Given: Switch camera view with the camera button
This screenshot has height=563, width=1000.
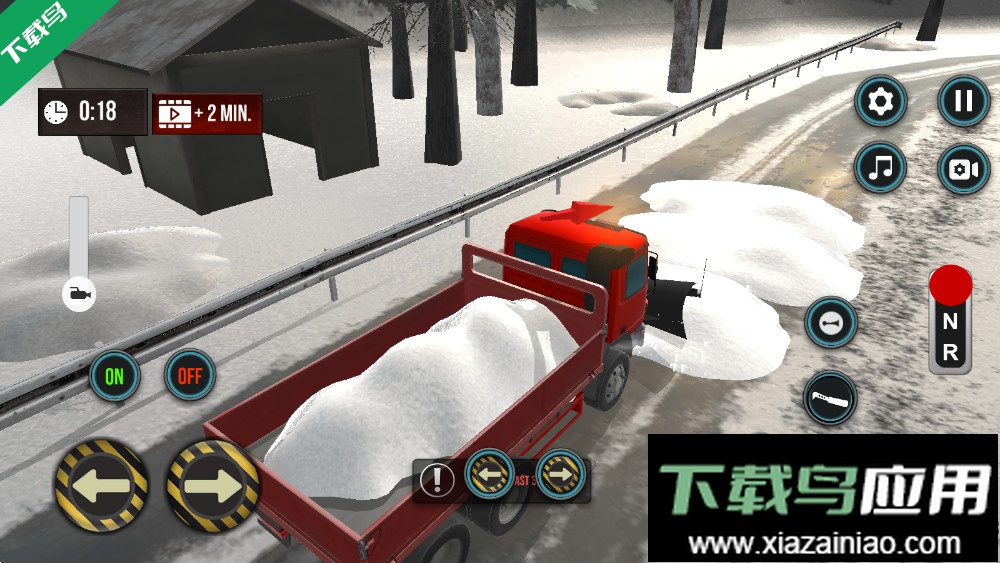Looking at the screenshot, I should tap(963, 168).
